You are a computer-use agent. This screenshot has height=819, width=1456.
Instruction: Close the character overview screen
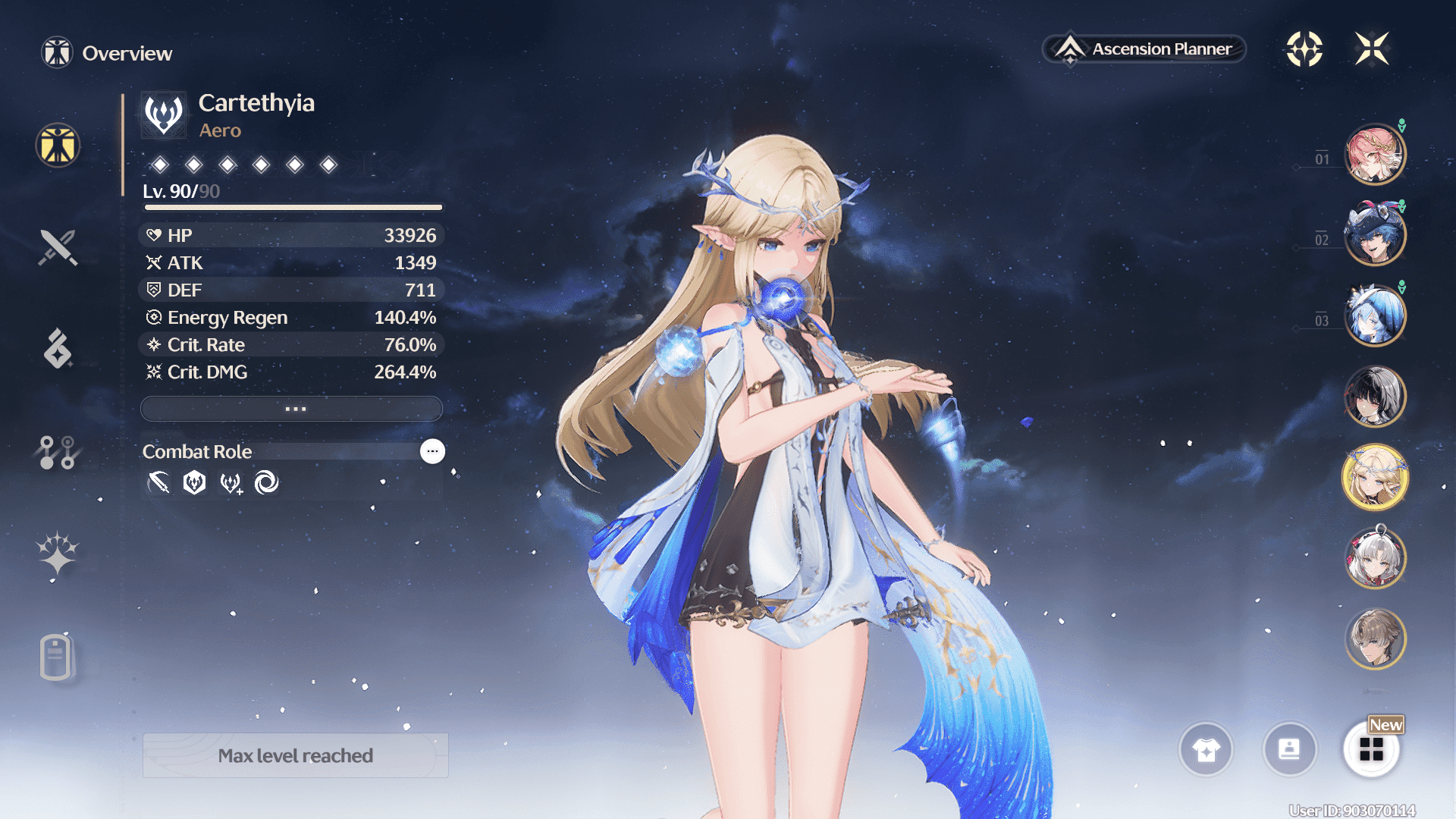click(x=1372, y=49)
